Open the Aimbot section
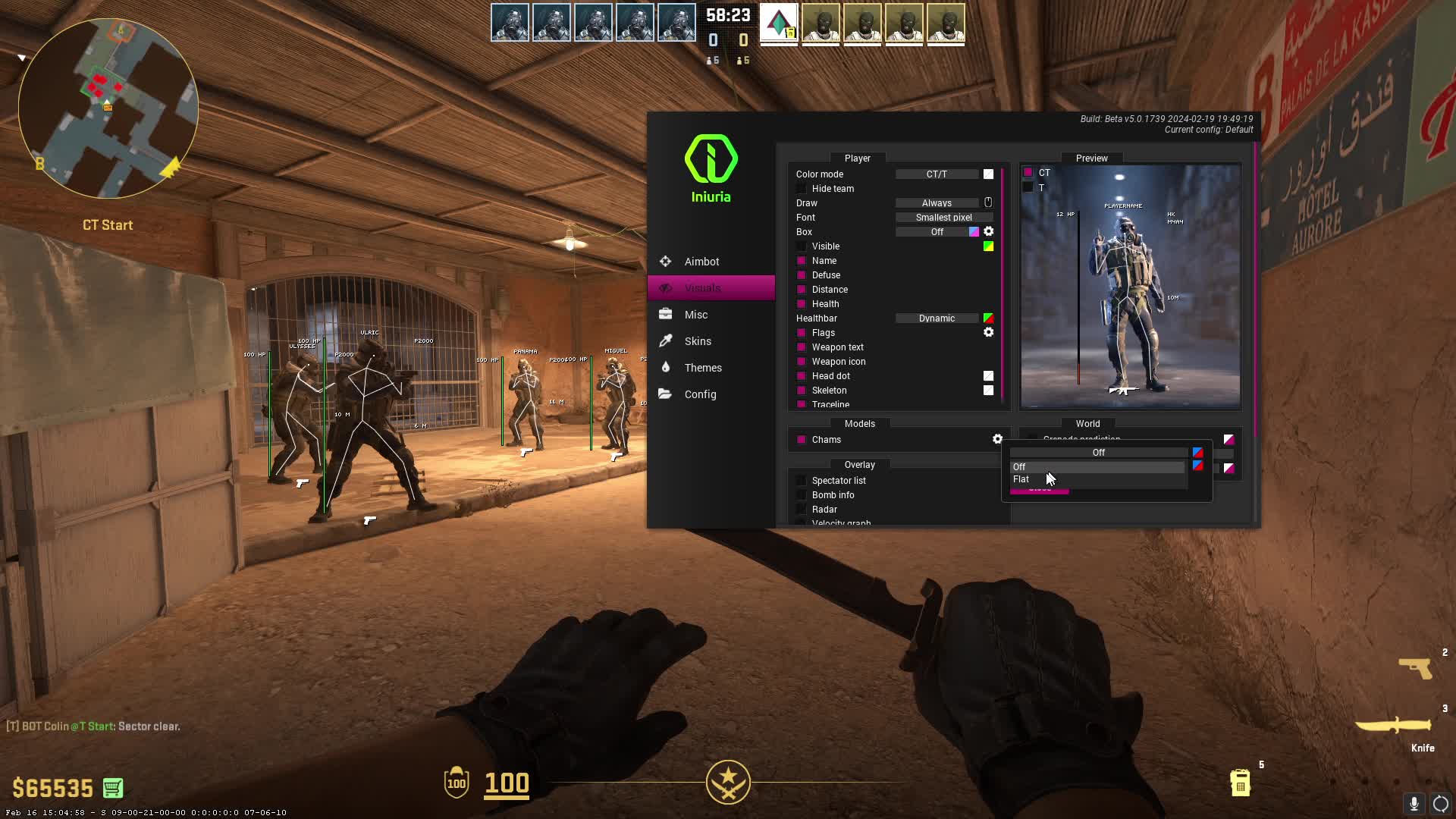Viewport: 1456px width, 819px height. click(701, 262)
